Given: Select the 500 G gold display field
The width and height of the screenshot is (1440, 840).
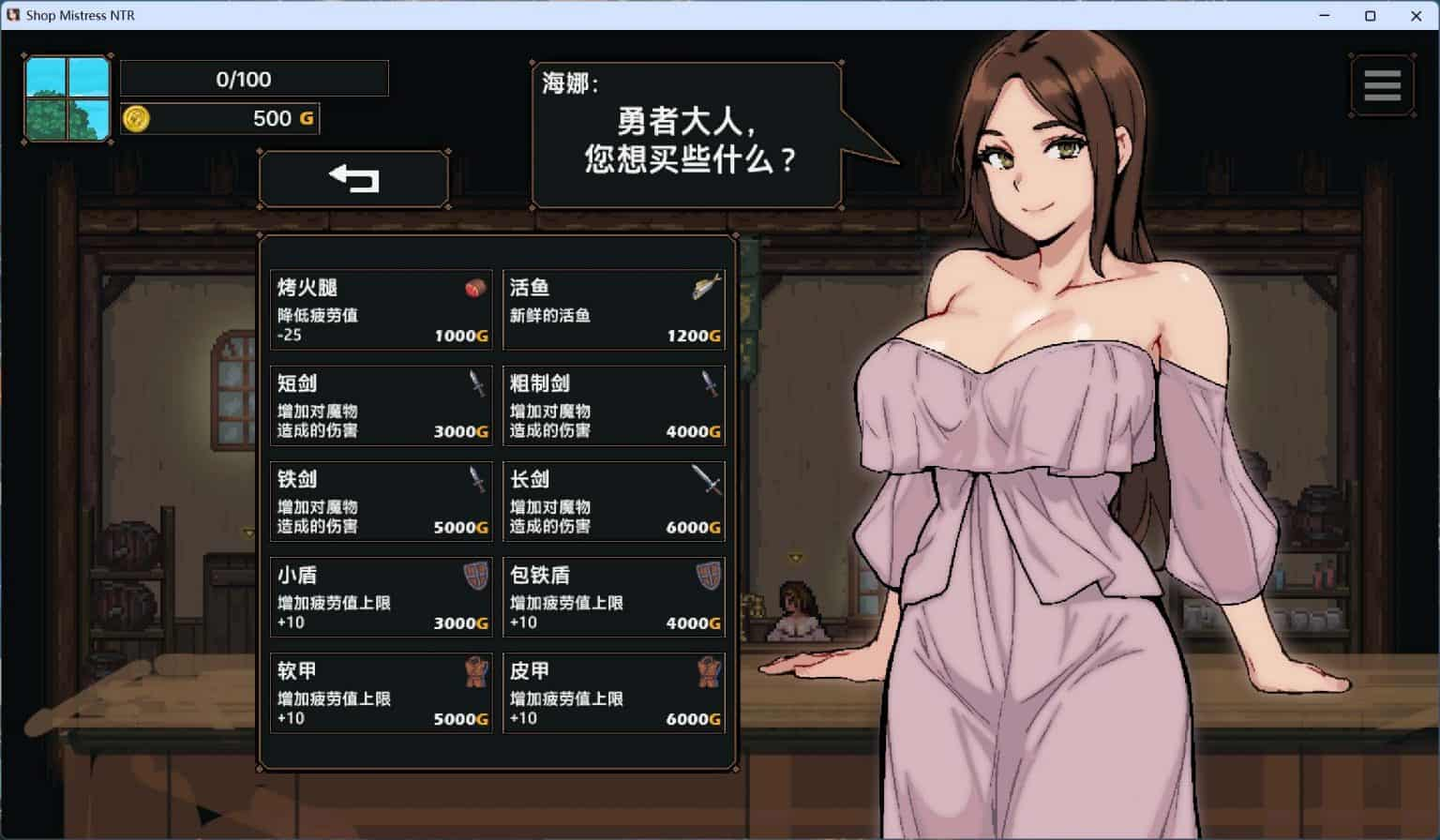Looking at the screenshot, I should pos(220,118).
